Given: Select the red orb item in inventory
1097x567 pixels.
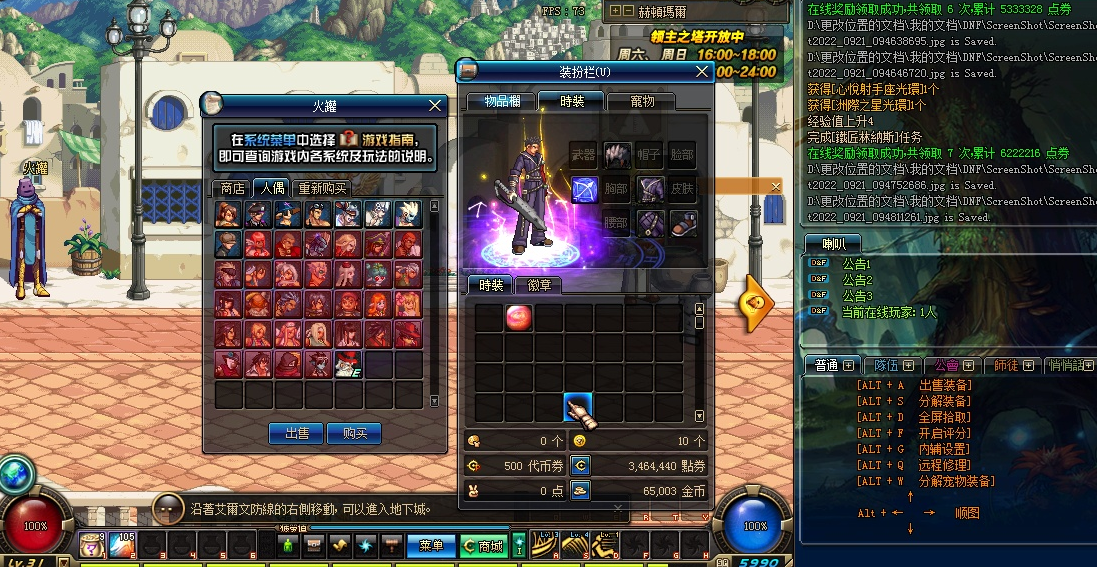Looking at the screenshot, I should 519,318.
